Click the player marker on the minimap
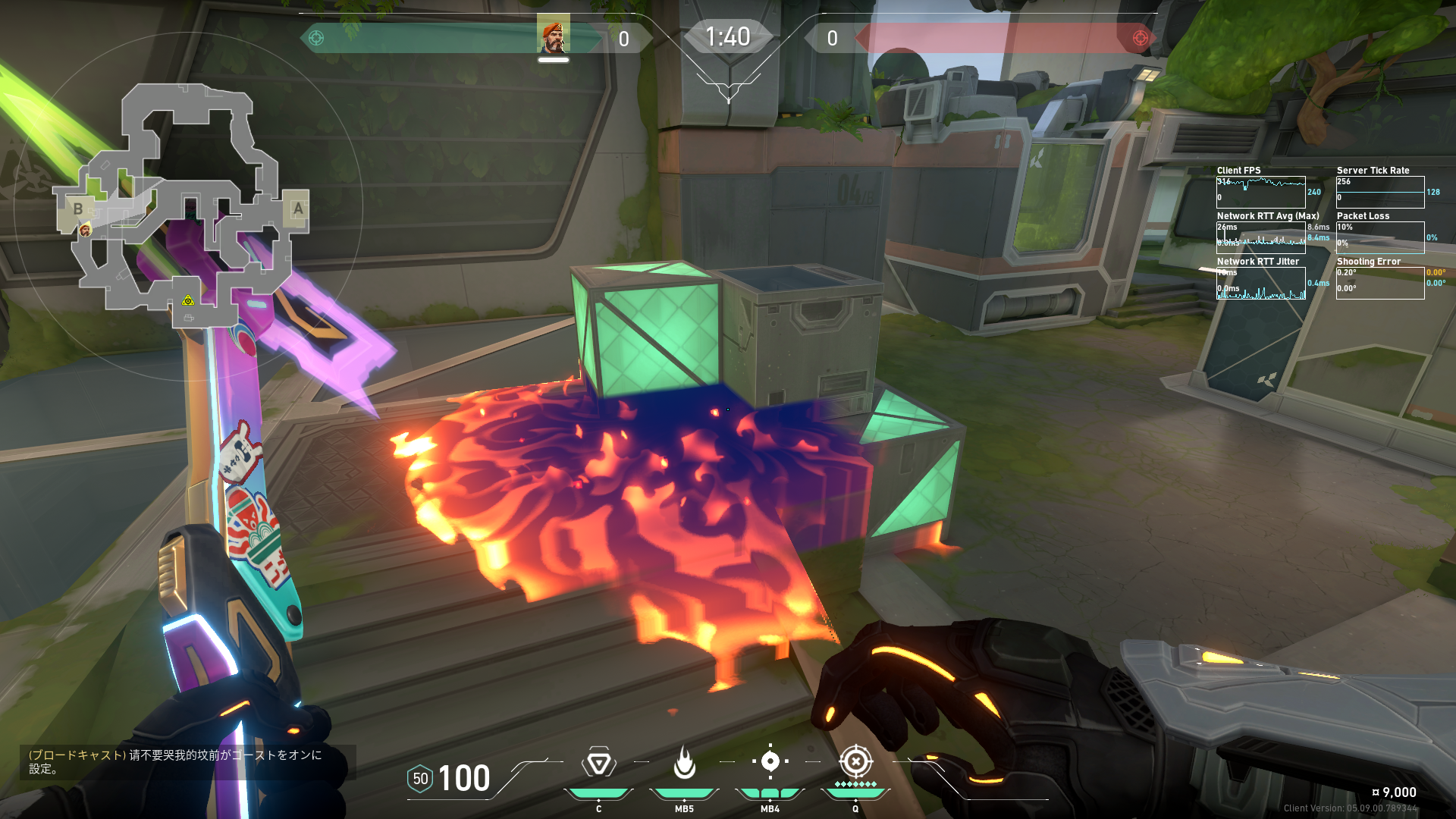1456x819 pixels. point(85,230)
